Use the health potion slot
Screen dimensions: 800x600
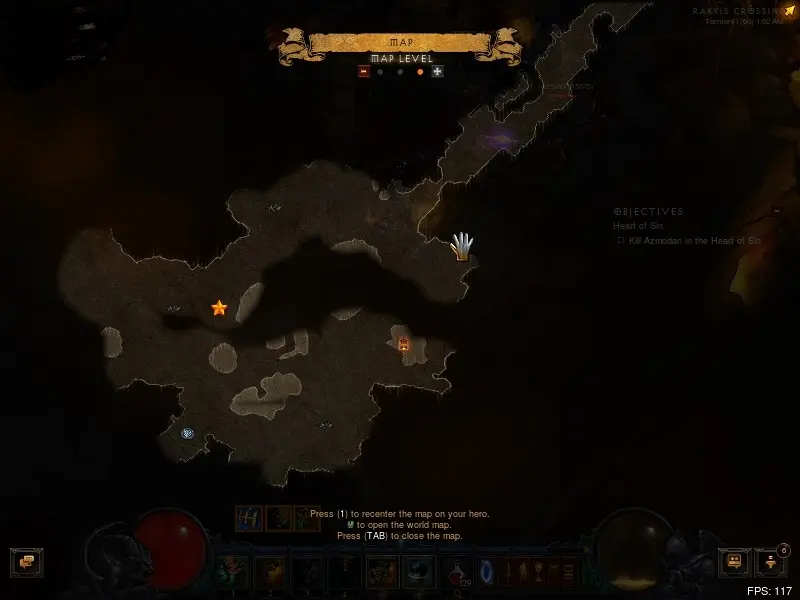[x=458, y=572]
